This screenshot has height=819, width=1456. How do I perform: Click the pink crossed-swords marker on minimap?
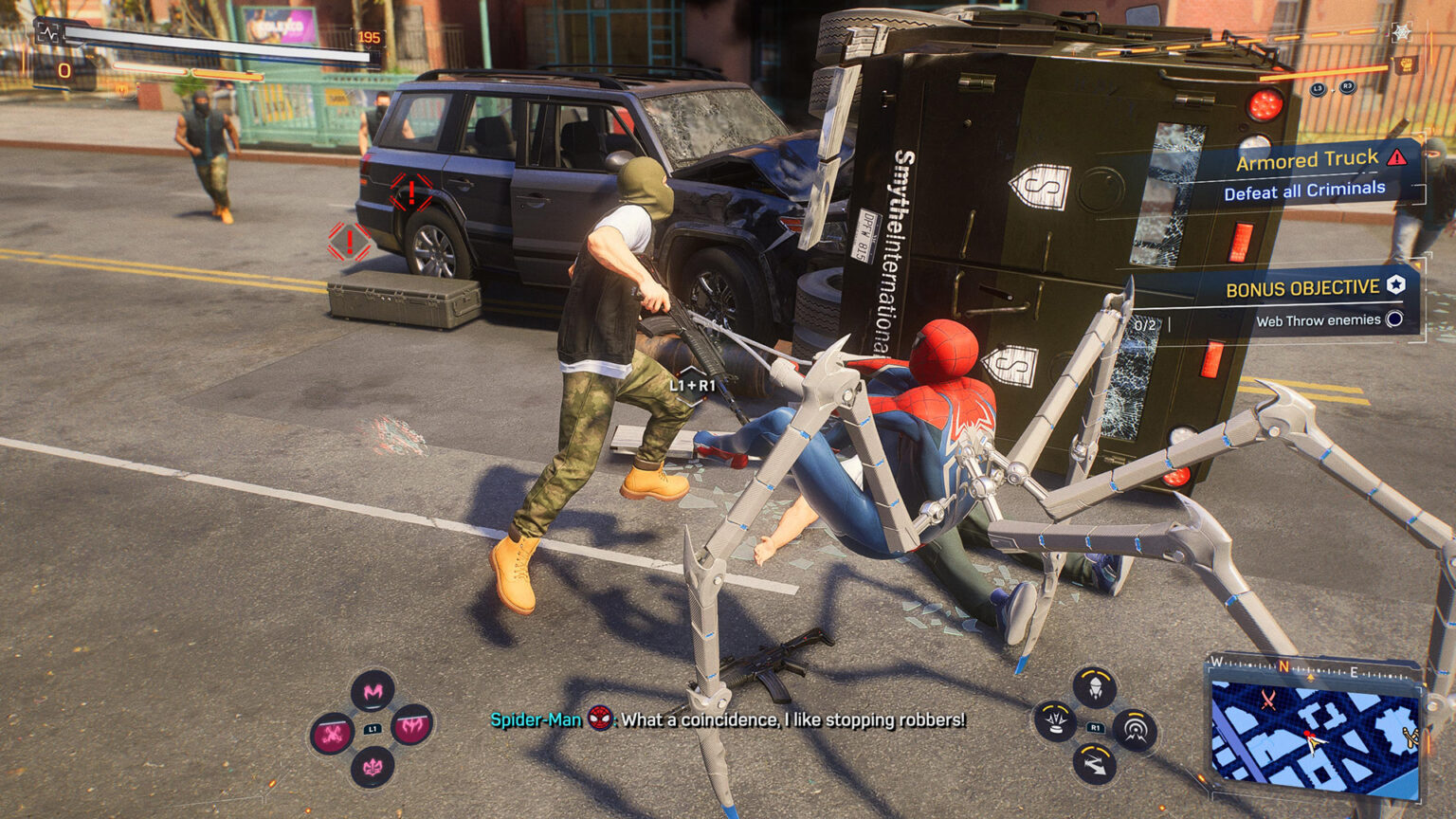(x=1267, y=701)
